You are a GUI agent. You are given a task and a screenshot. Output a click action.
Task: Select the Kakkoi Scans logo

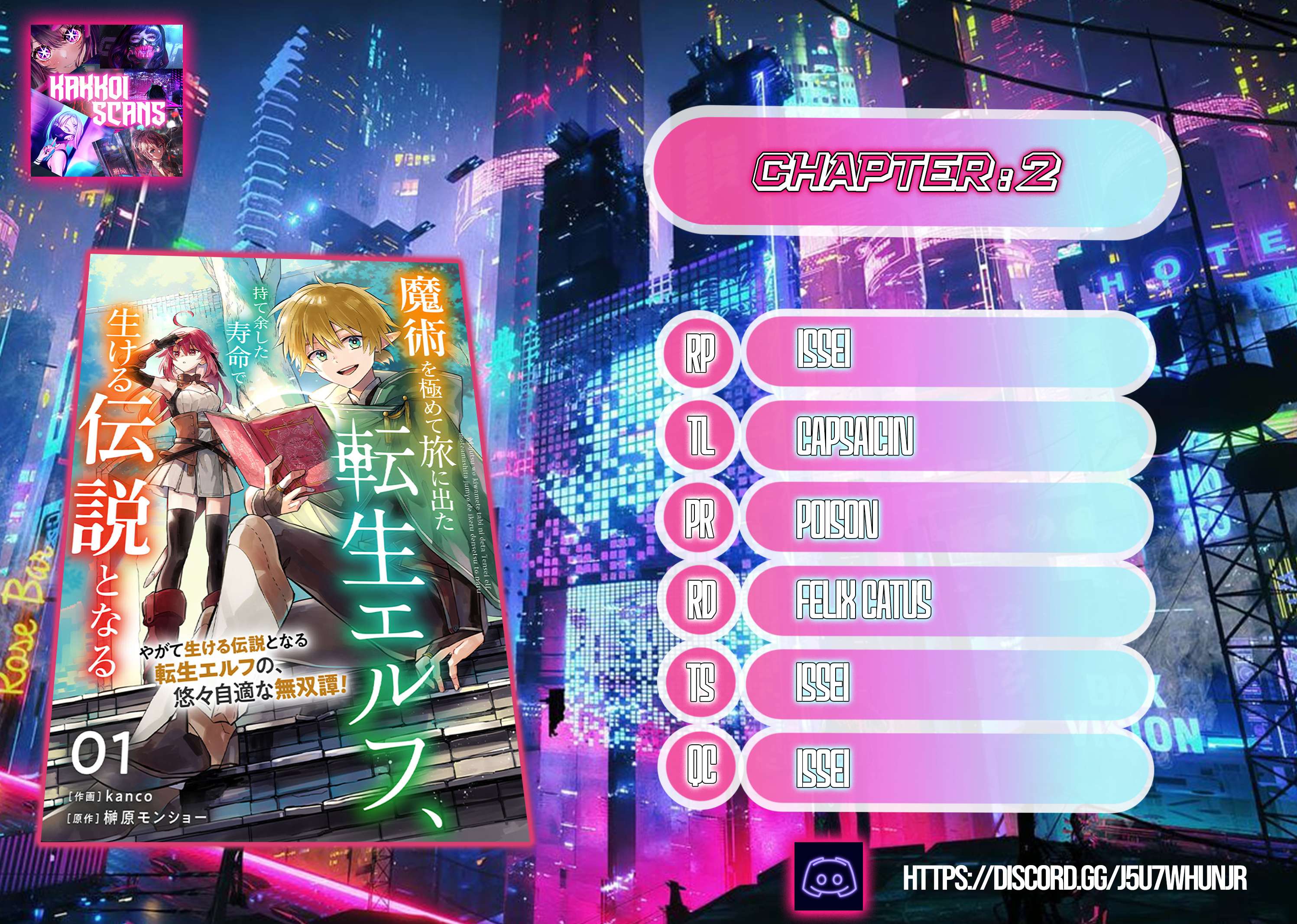[107, 101]
